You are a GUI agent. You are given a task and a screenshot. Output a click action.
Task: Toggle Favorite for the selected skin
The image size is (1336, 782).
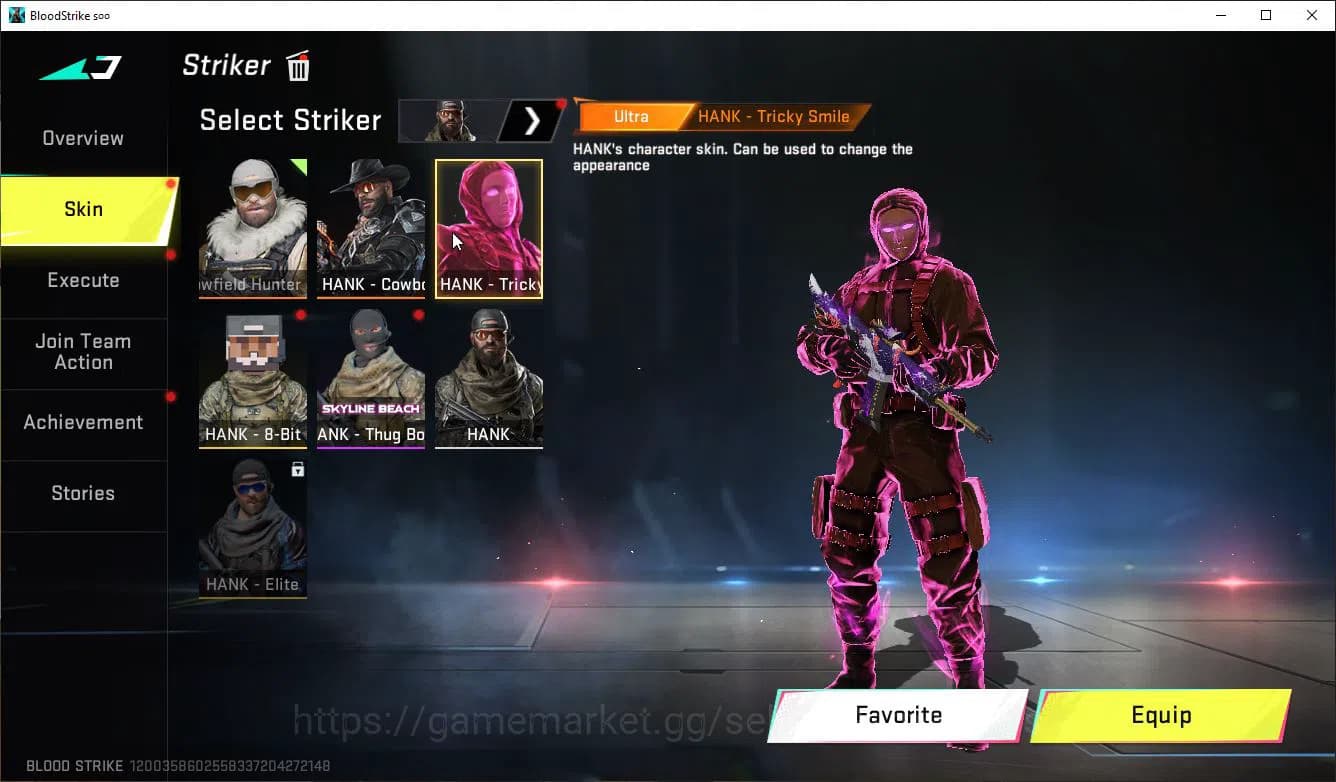(897, 715)
